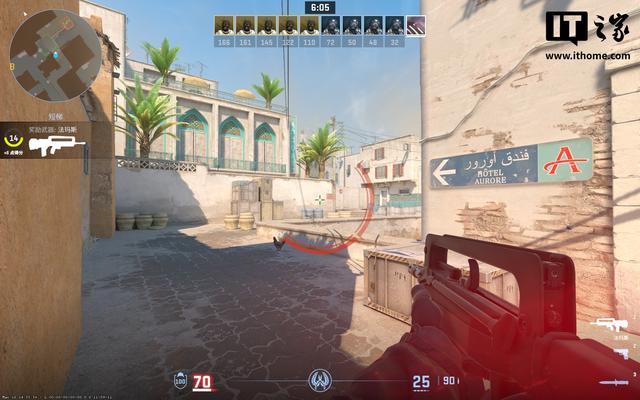The width and height of the screenshot is (640, 400).
Task: Switch to the pistol weapon slot
Action: click(x=620, y=353)
